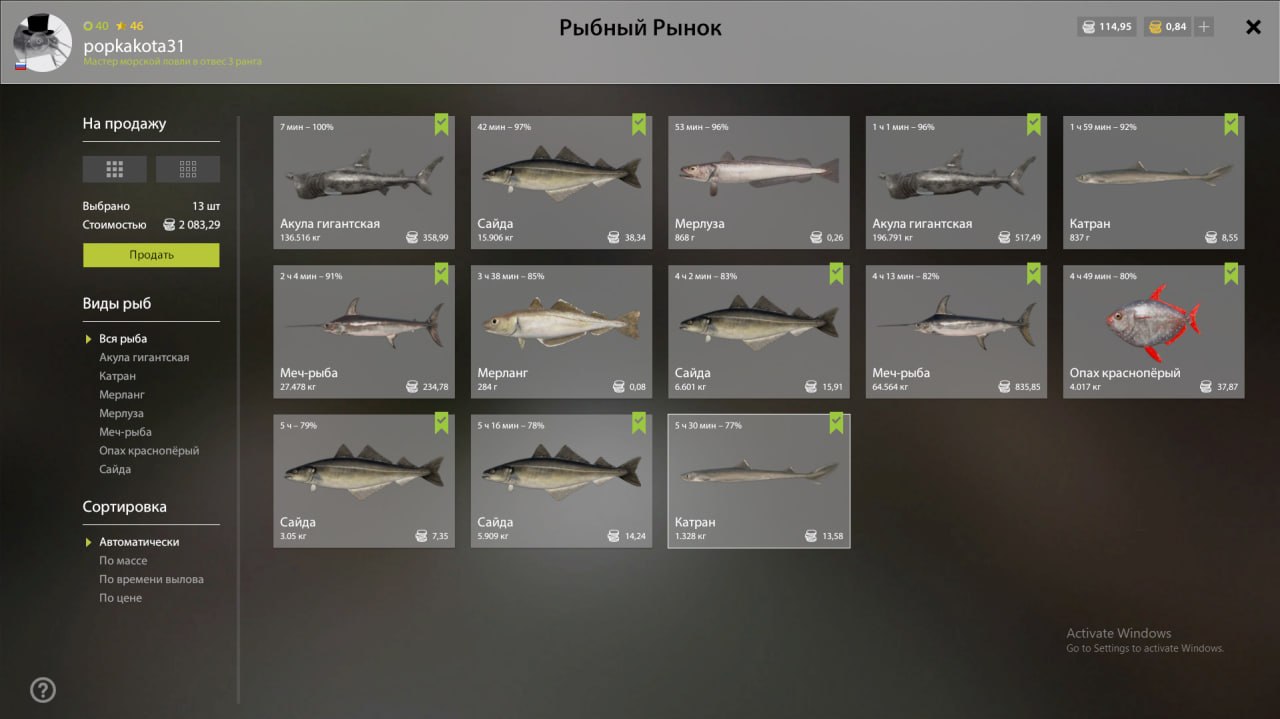Open the popkakota31 profile avatar
The height and width of the screenshot is (719, 1280).
42,43
